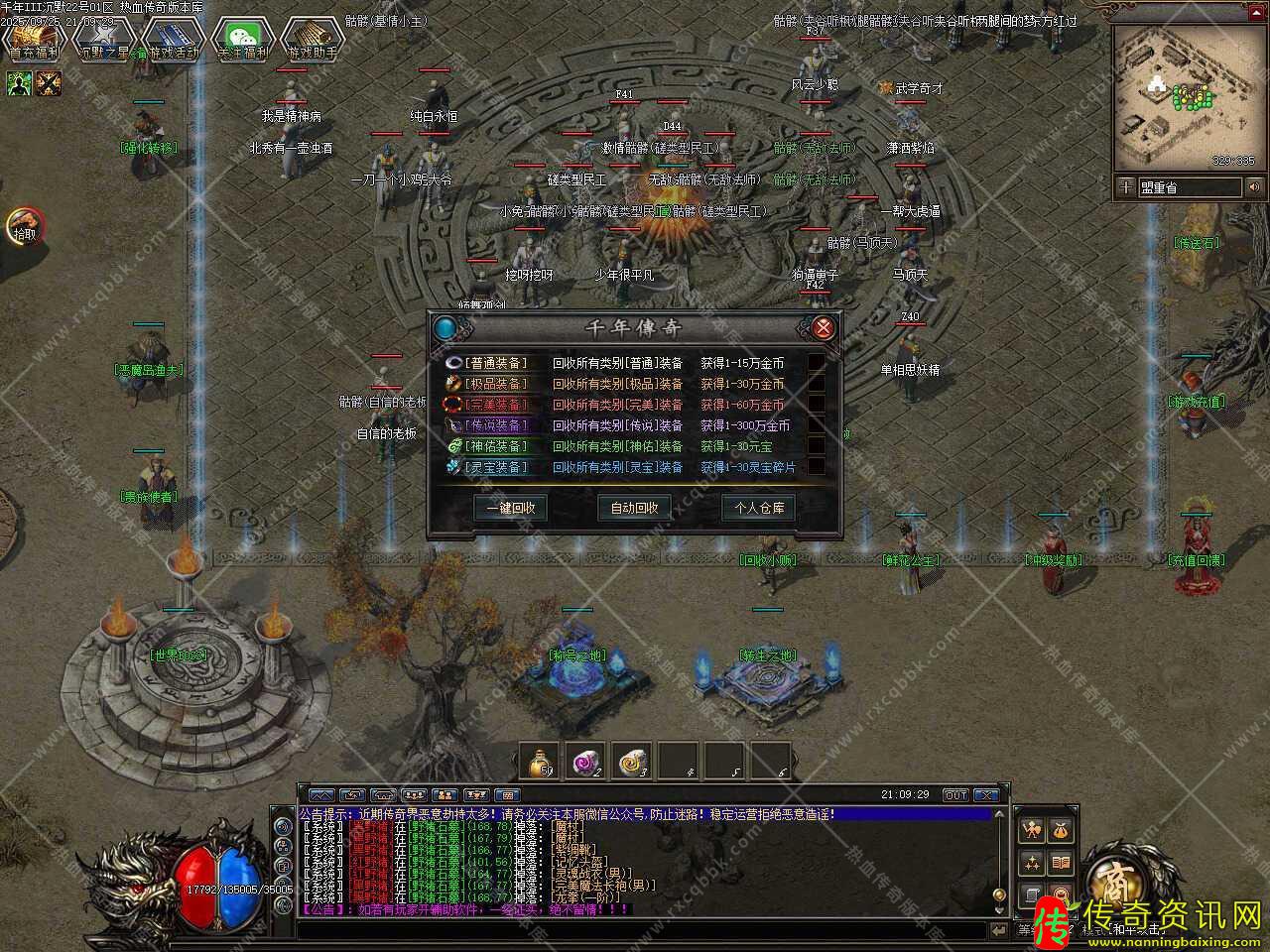This screenshot has height=952, width=1270.
Task: Enable 自动回收 auto recycle
Action: point(634,508)
